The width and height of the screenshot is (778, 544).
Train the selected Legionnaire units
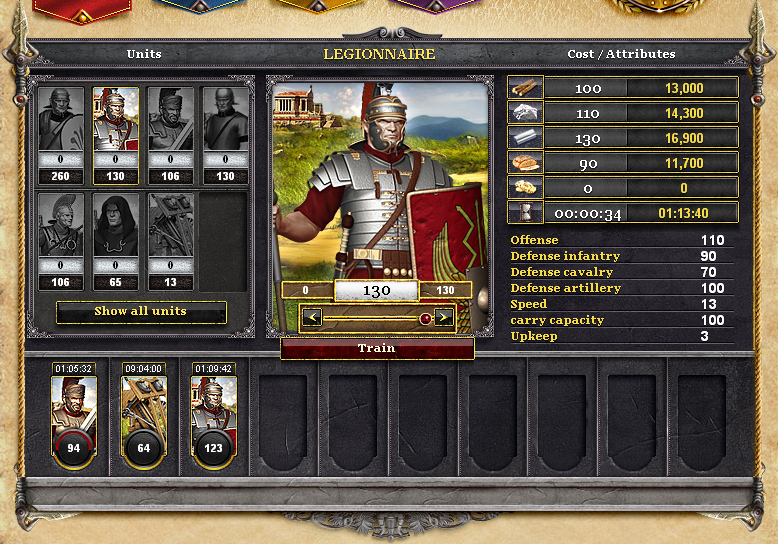(x=377, y=348)
